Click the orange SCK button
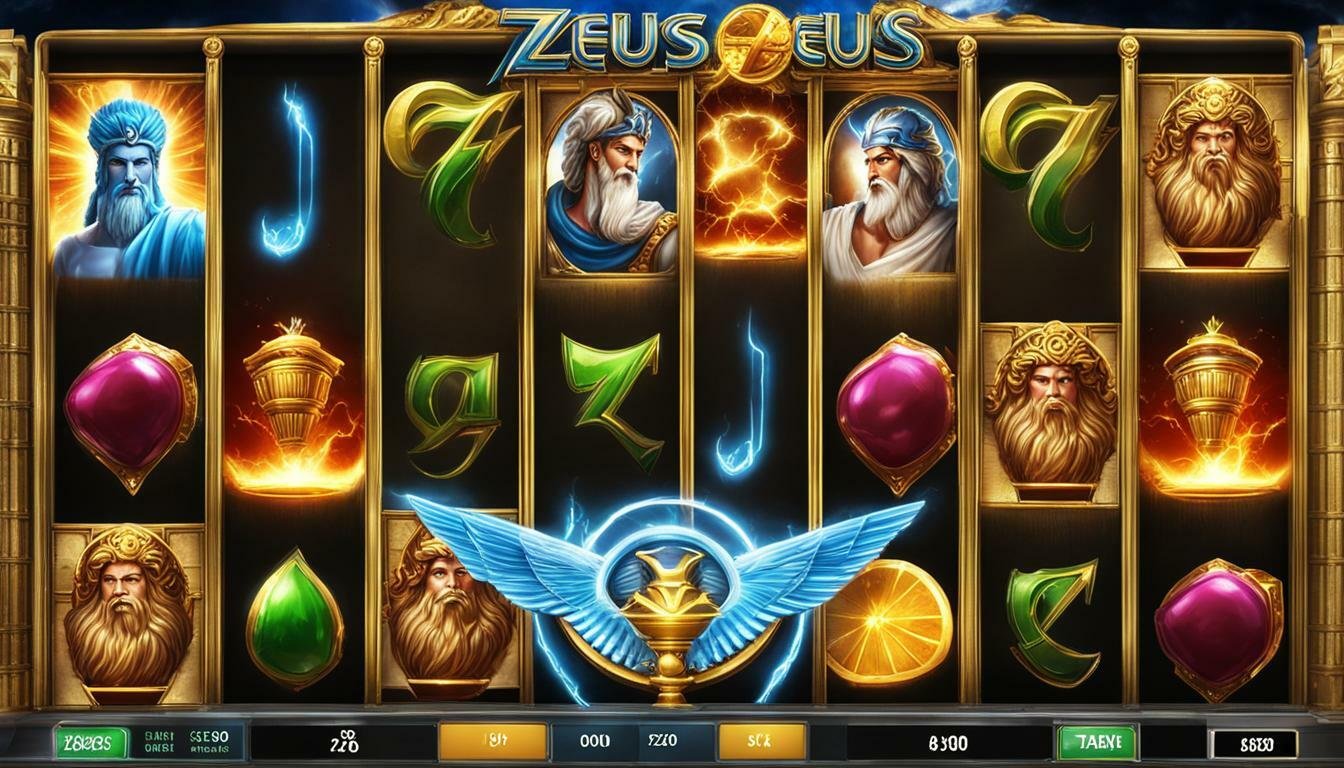 pos(761,742)
